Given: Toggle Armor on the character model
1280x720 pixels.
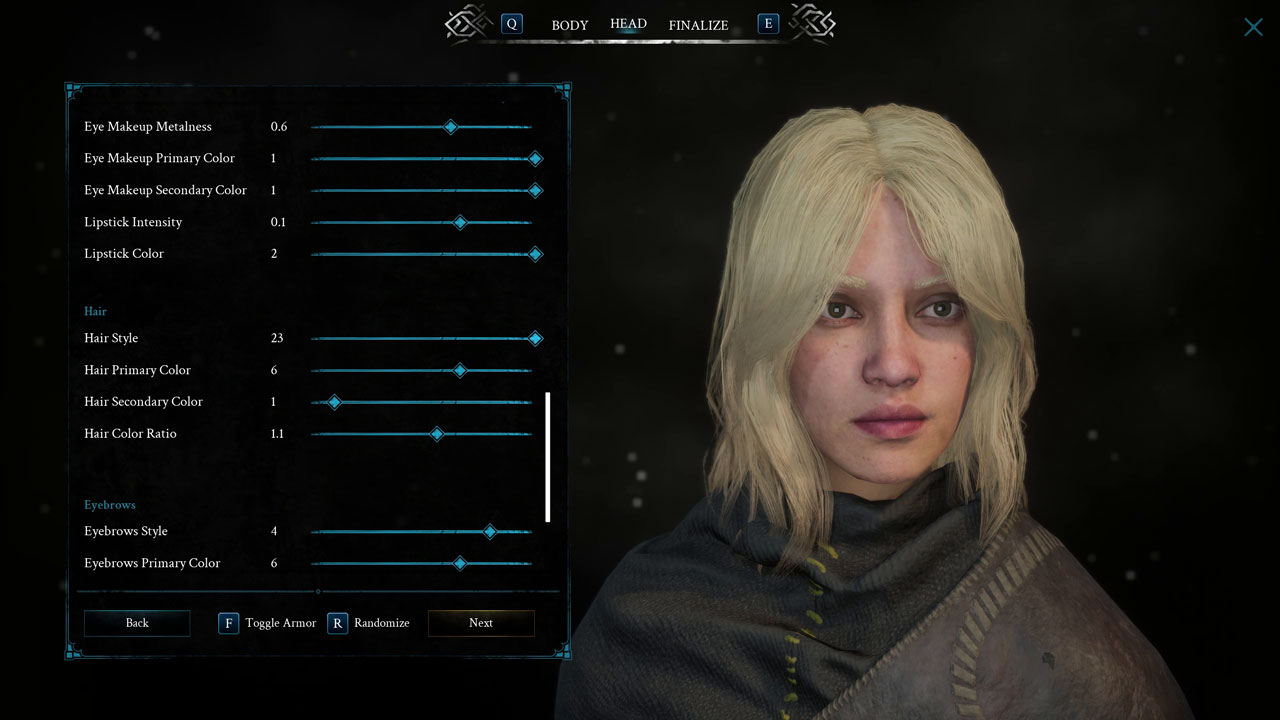Looking at the screenshot, I should [280, 622].
